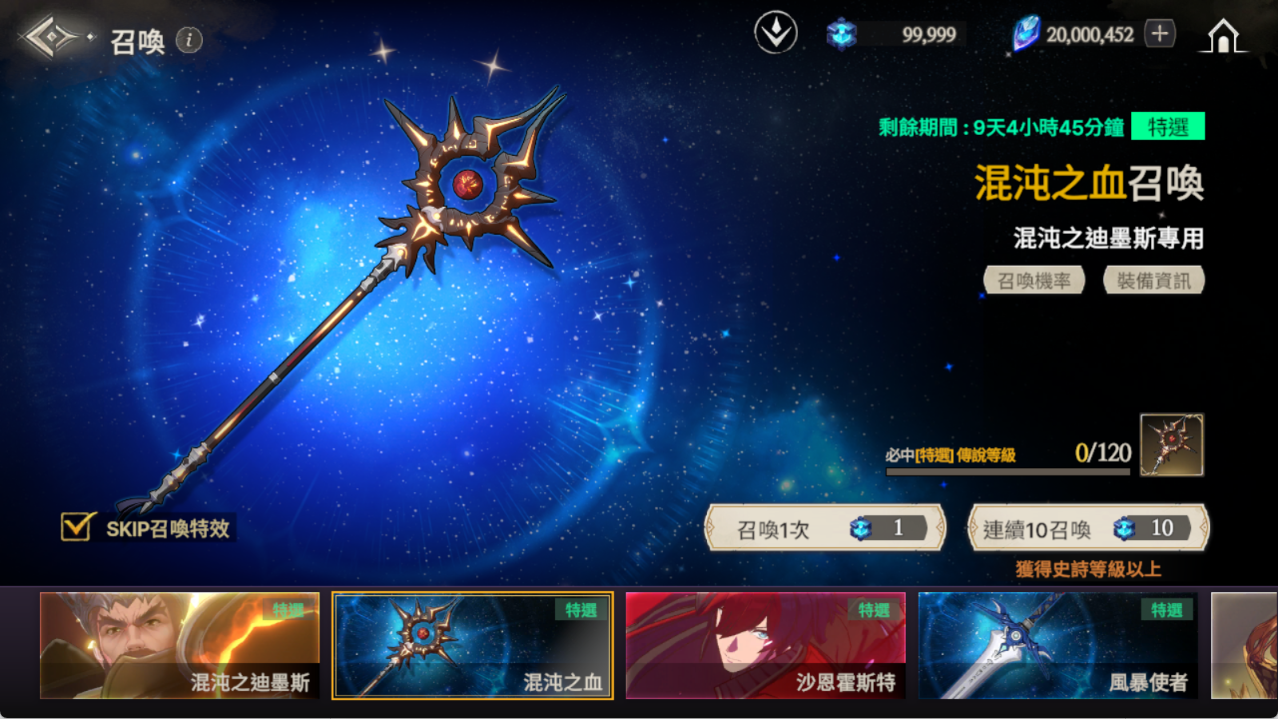Image resolution: width=1278 pixels, height=719 pixels.
Task: Perform 連續10召喚 ten-pull summon
Action: click(1088, 528)
